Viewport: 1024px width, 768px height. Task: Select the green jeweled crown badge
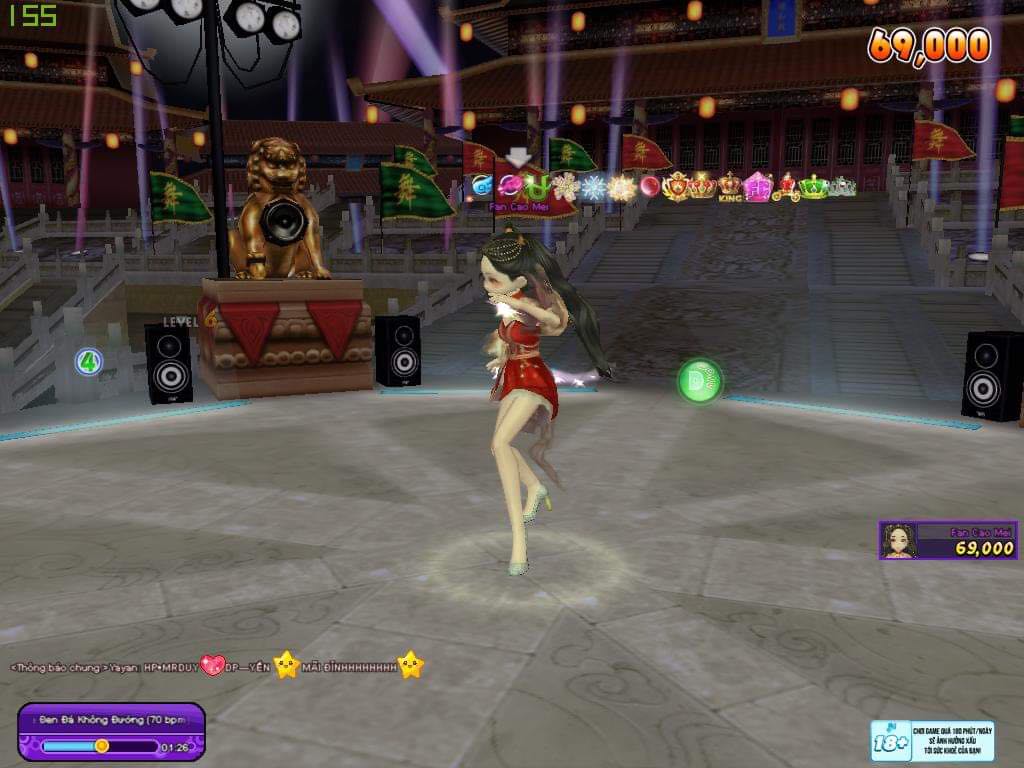pos(813,187)
